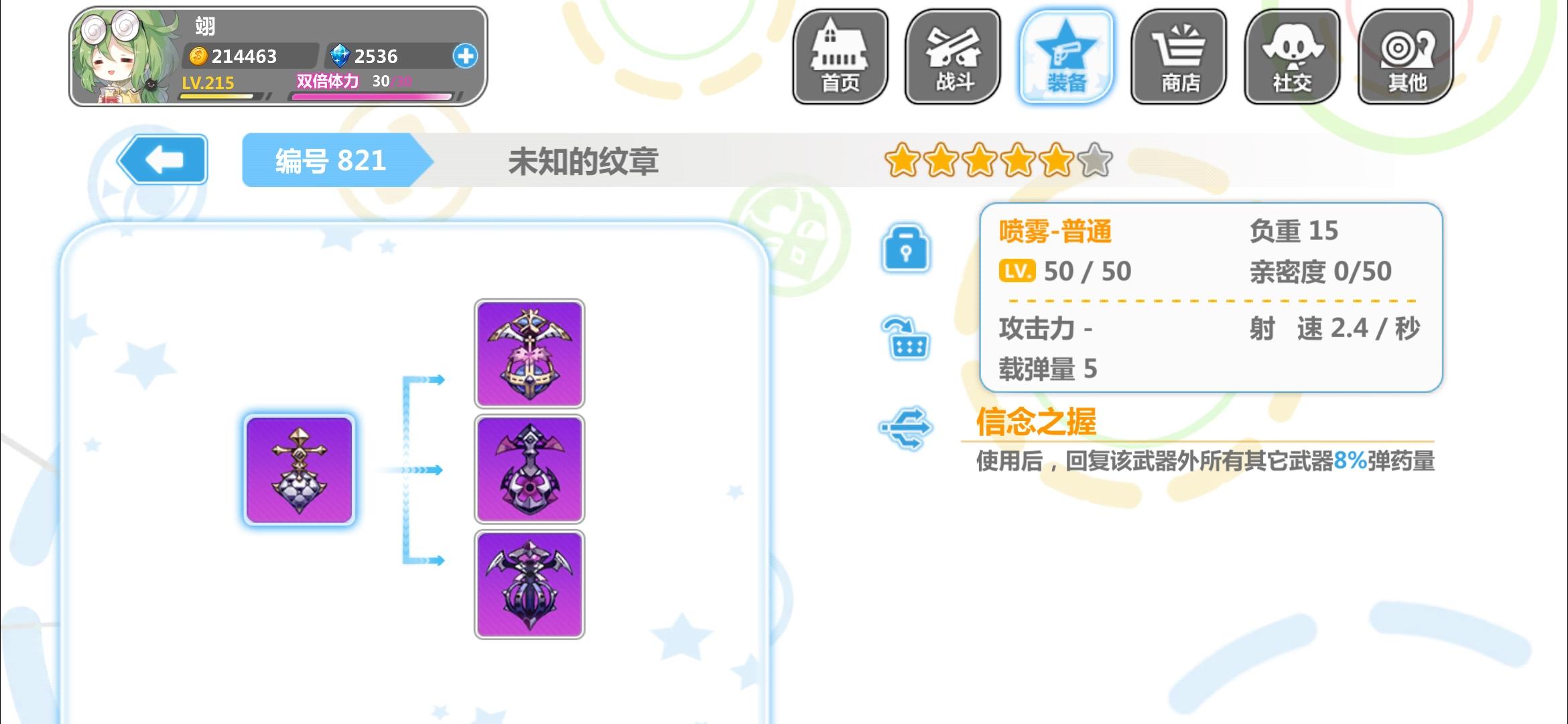1568x724 pixels.
Task: Open the 社交 social panel
Action: (x=1293, y=56)
